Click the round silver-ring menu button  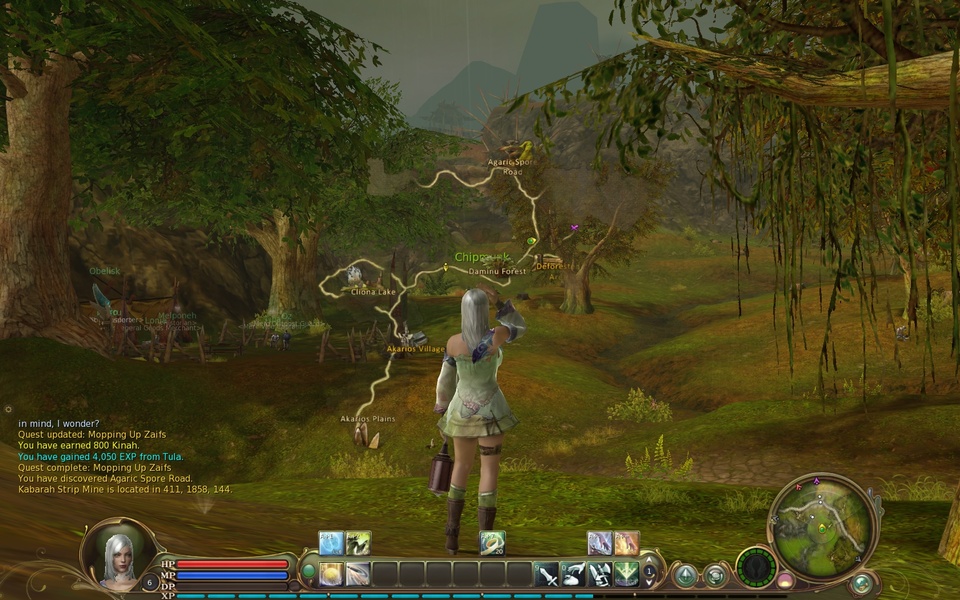(x=715, y=575)
